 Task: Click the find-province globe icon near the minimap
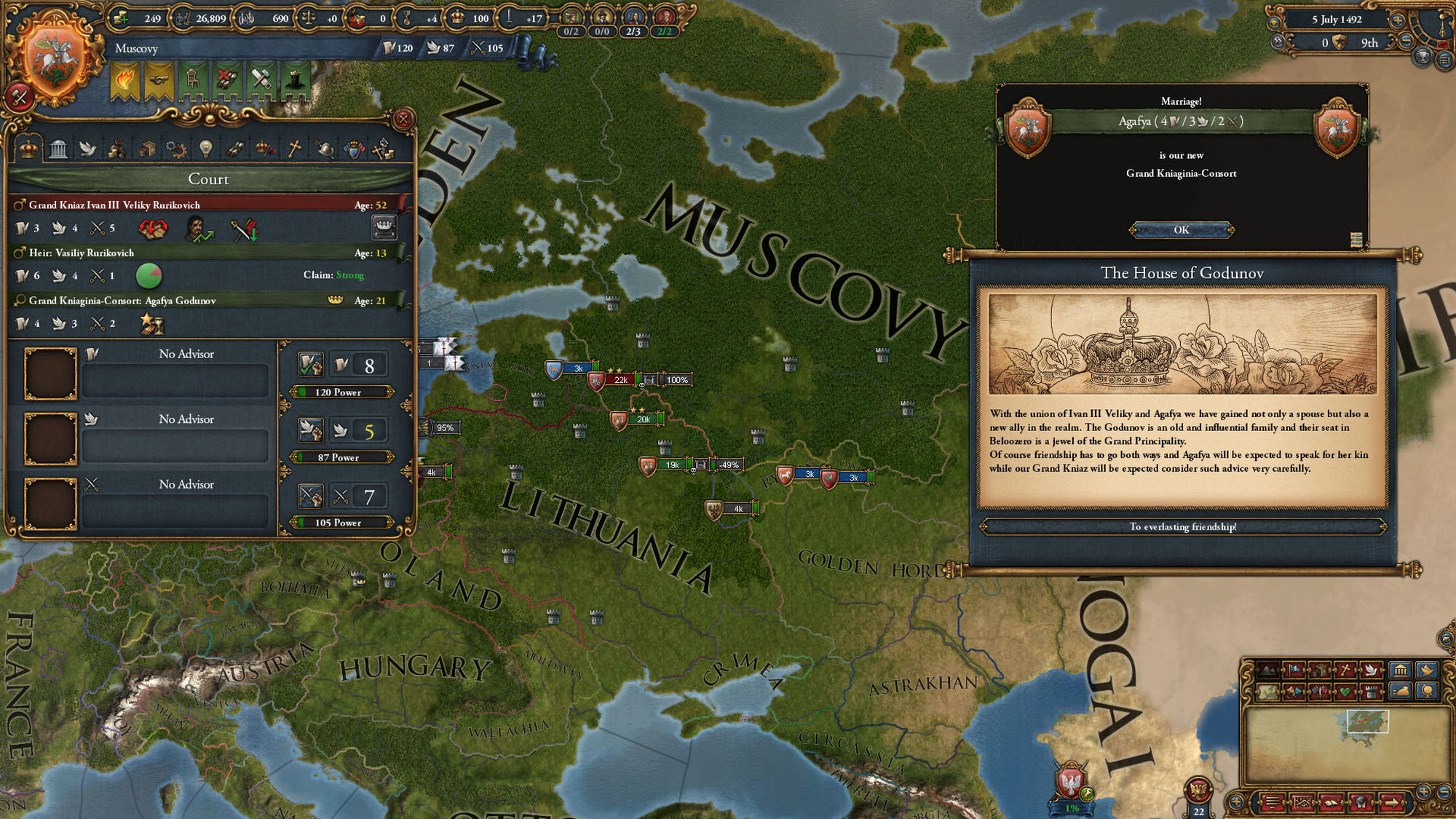coord(1427,692)
